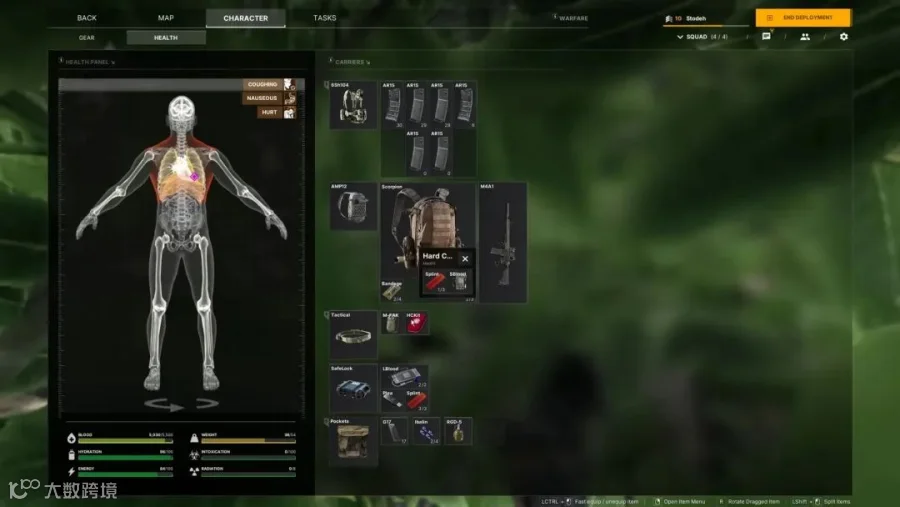Select the Gear sub-tab
900x507 pixels.
tap(87, 38)
